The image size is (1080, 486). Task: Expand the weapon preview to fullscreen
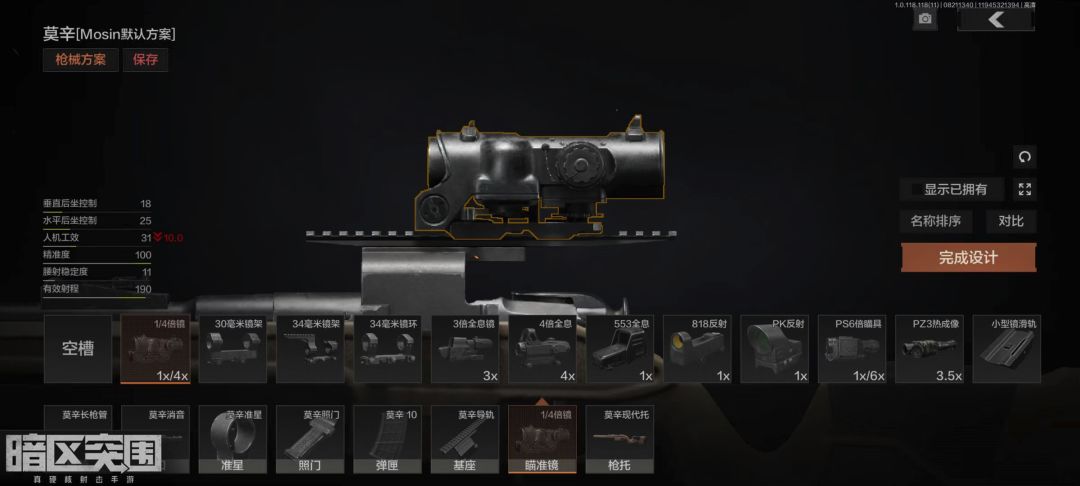point(1024,189)
